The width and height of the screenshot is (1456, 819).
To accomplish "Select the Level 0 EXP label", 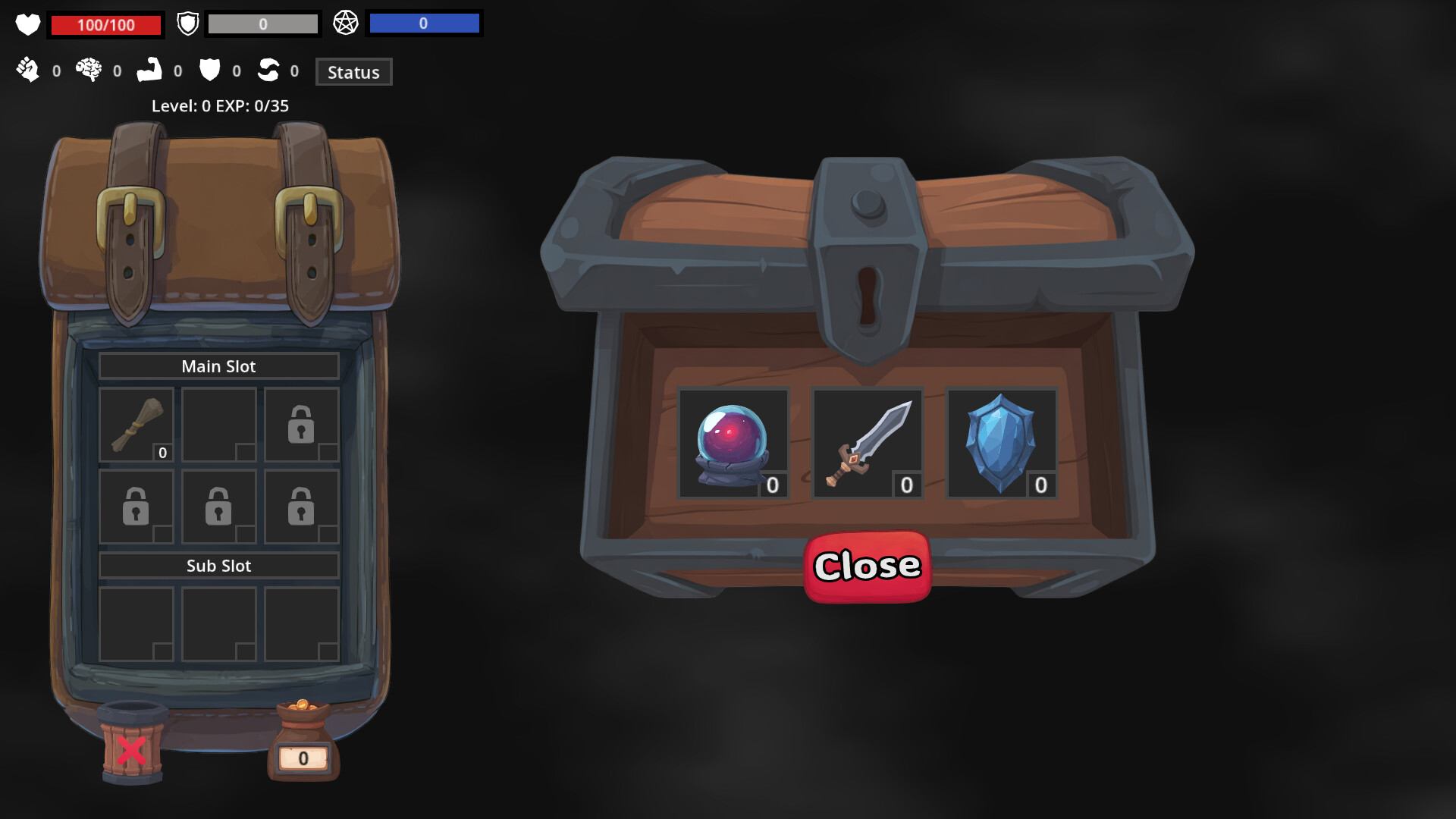I will tap(218, 106).
